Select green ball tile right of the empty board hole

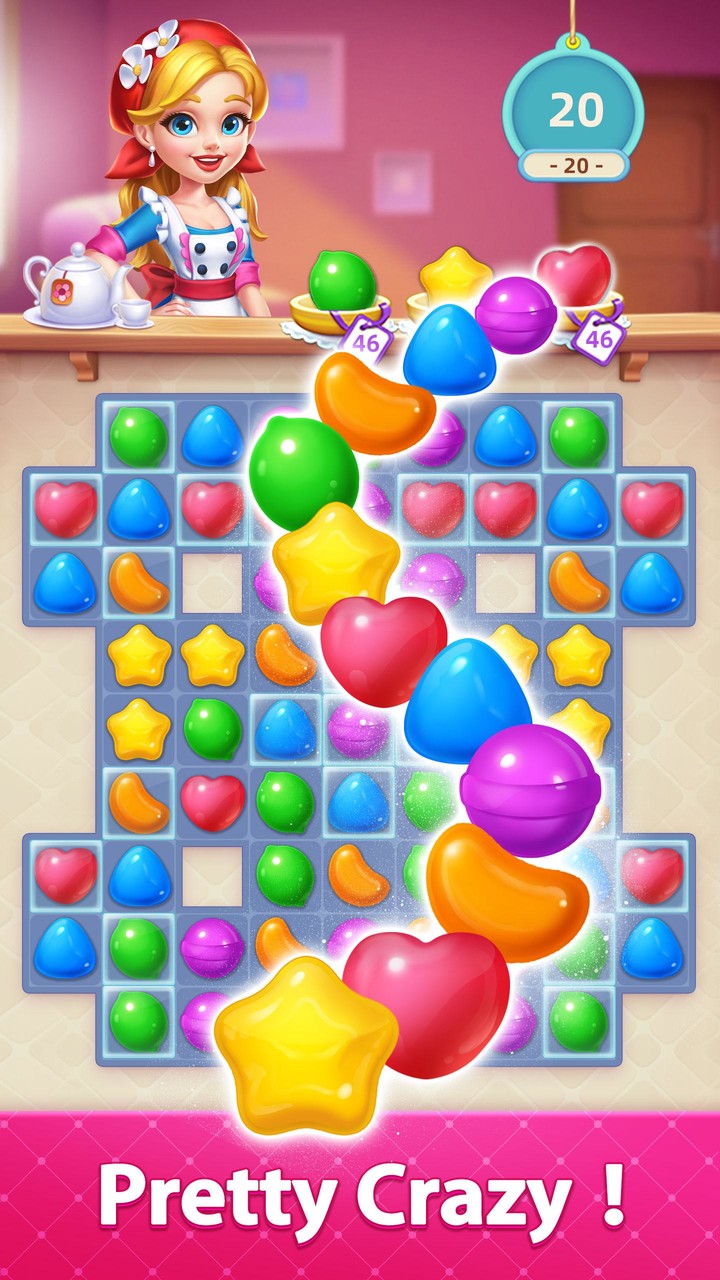(285, 875)
